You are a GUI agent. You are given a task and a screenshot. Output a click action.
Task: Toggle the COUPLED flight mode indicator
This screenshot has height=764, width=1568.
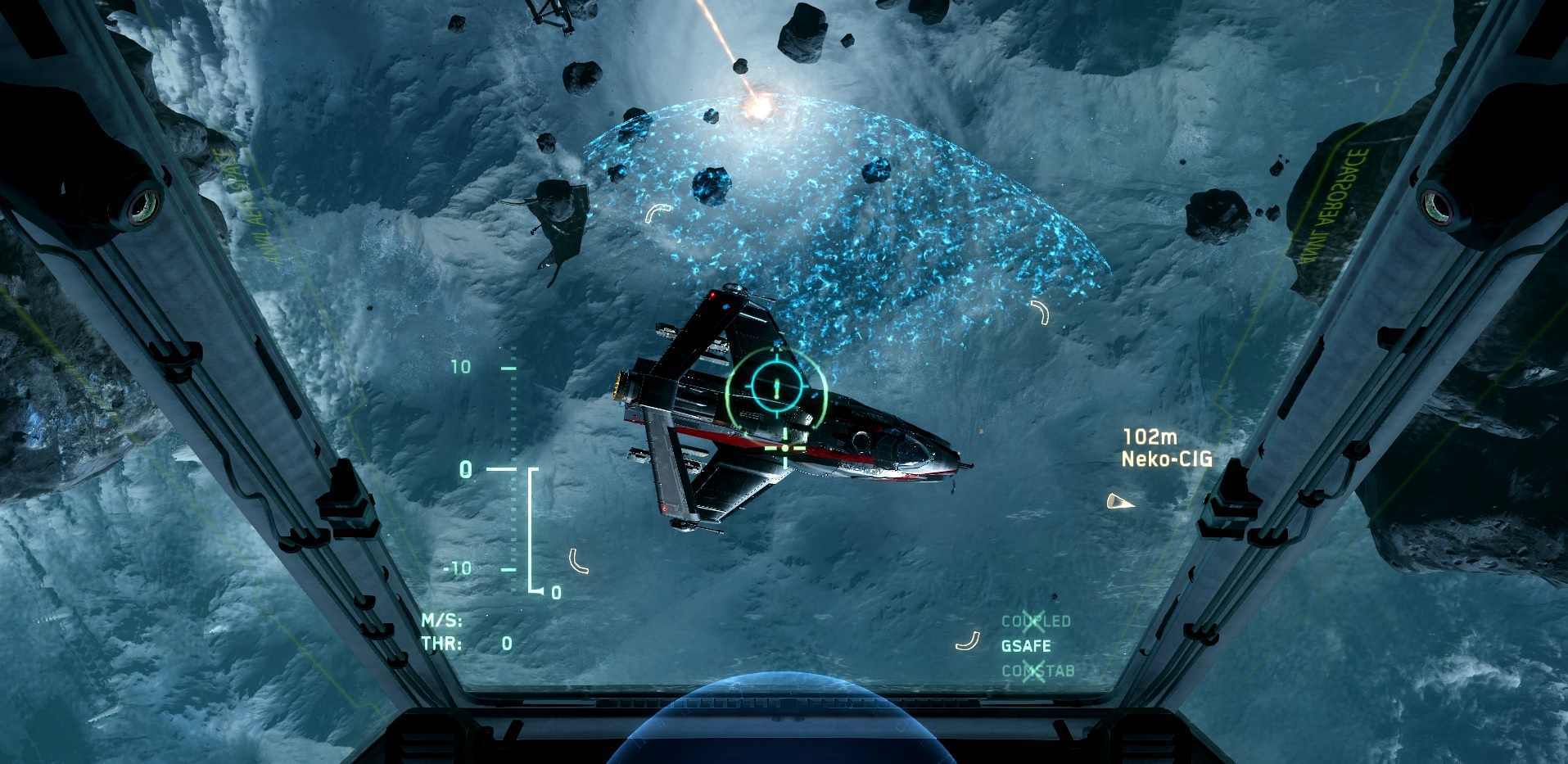[x=1036, y=622]
